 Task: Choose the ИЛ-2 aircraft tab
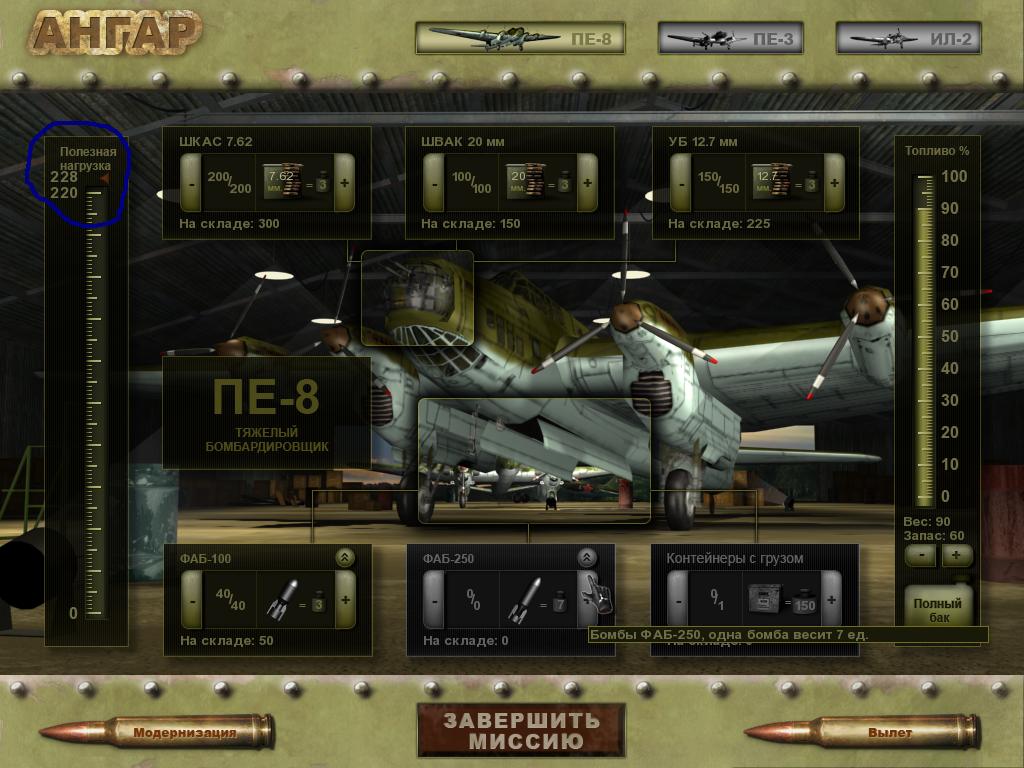coord(908,39)
